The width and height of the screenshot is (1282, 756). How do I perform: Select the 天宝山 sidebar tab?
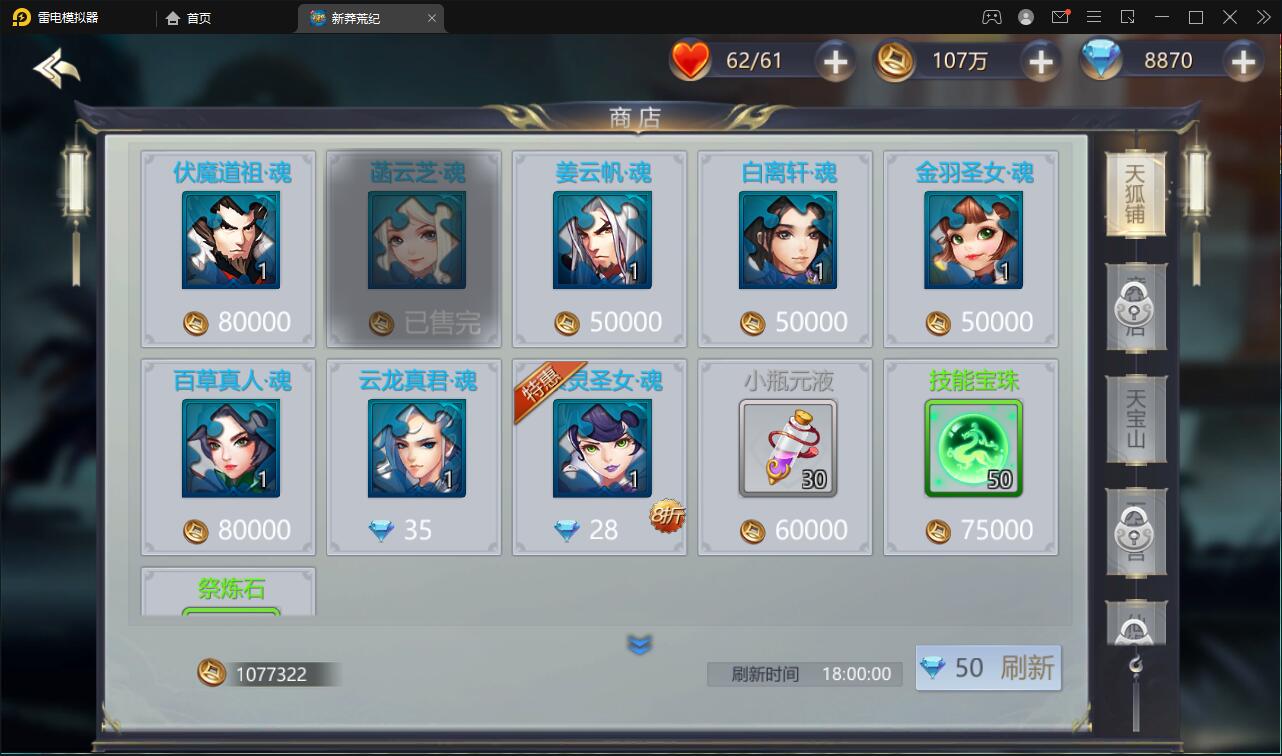(x=1135, y=420)
